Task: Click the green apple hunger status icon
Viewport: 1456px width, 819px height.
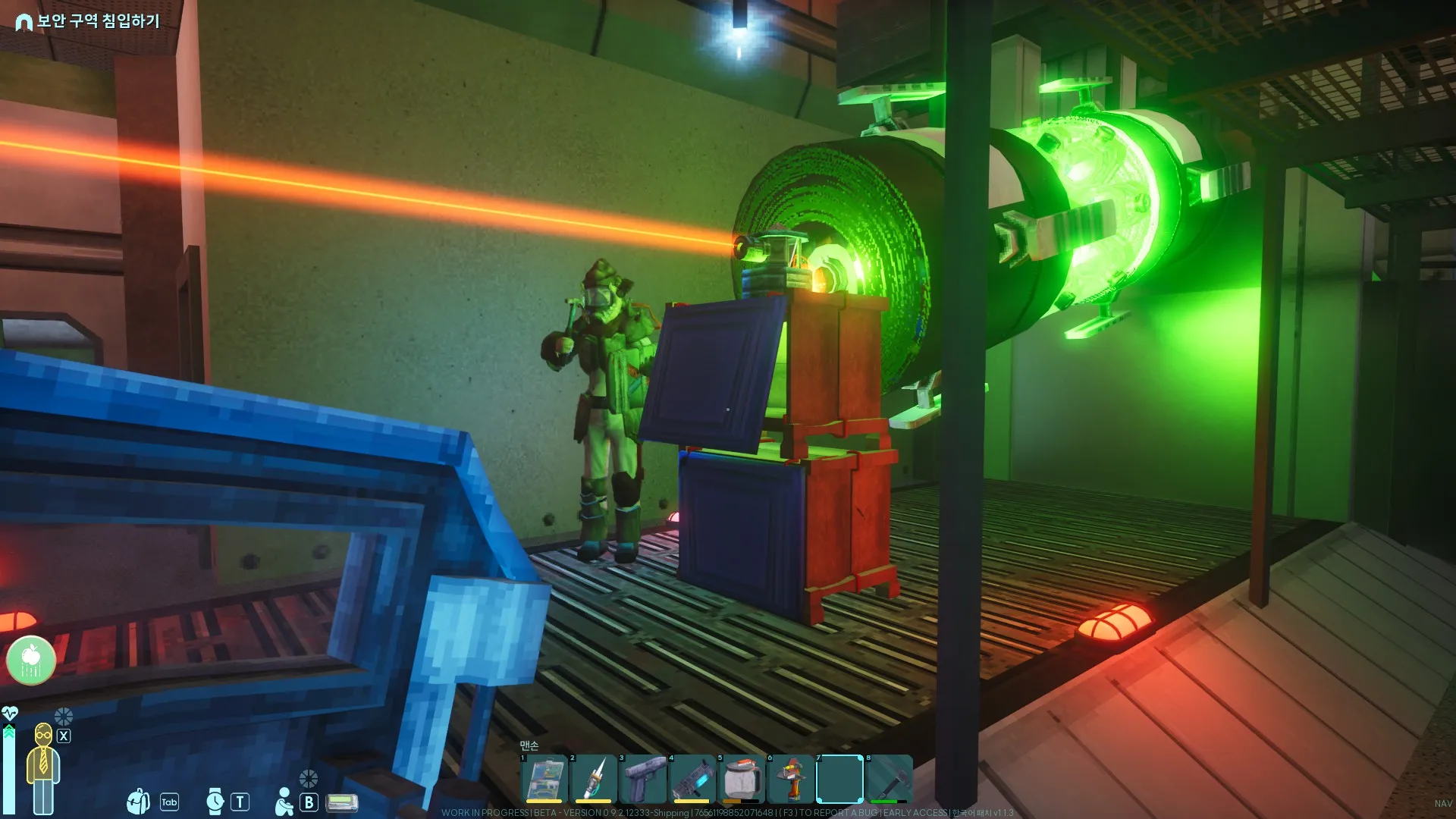Action: click(x=31, y=660)
